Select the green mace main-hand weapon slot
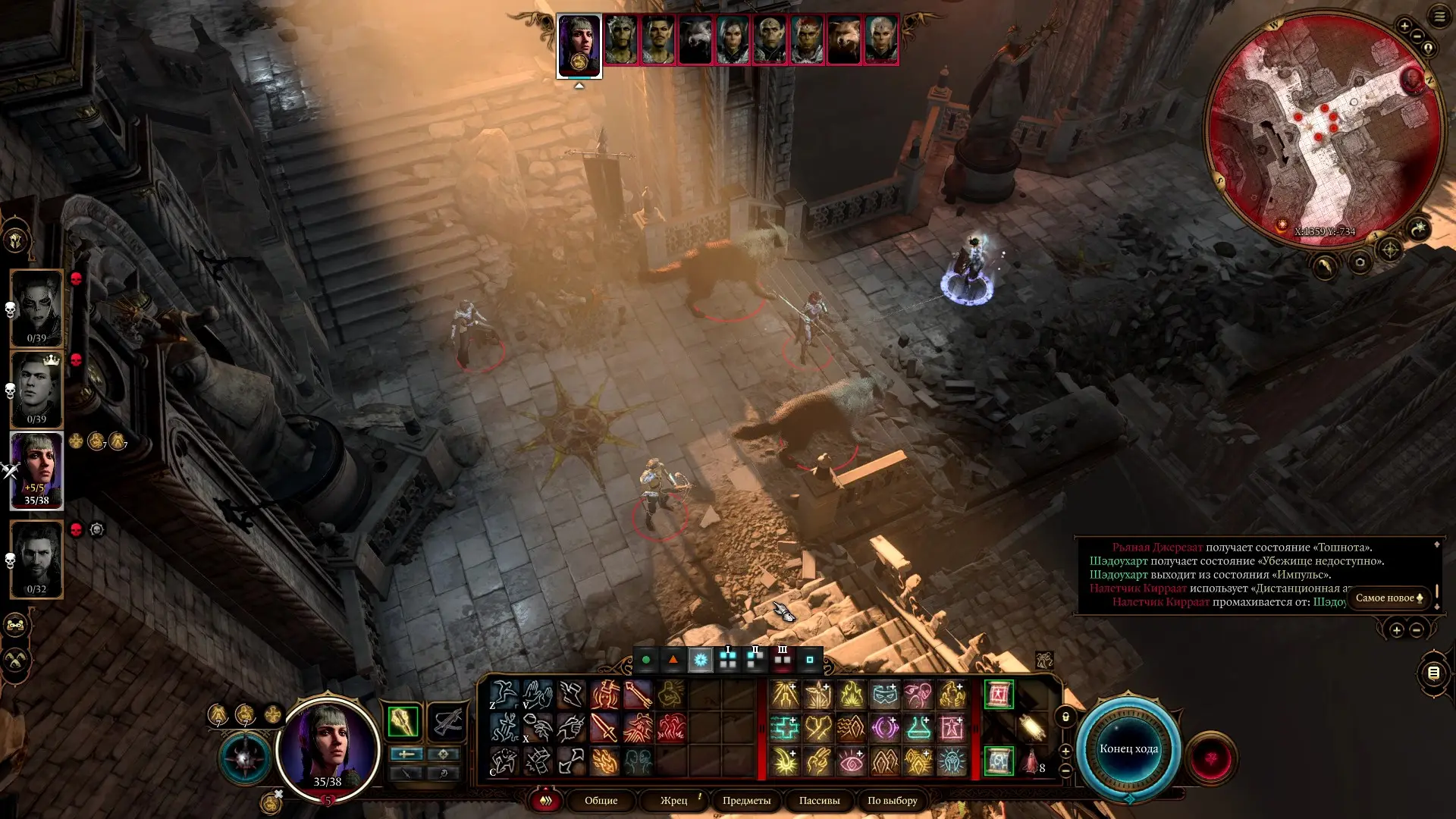Viewport: 1456px width, 819px height. tap(403, 722)
